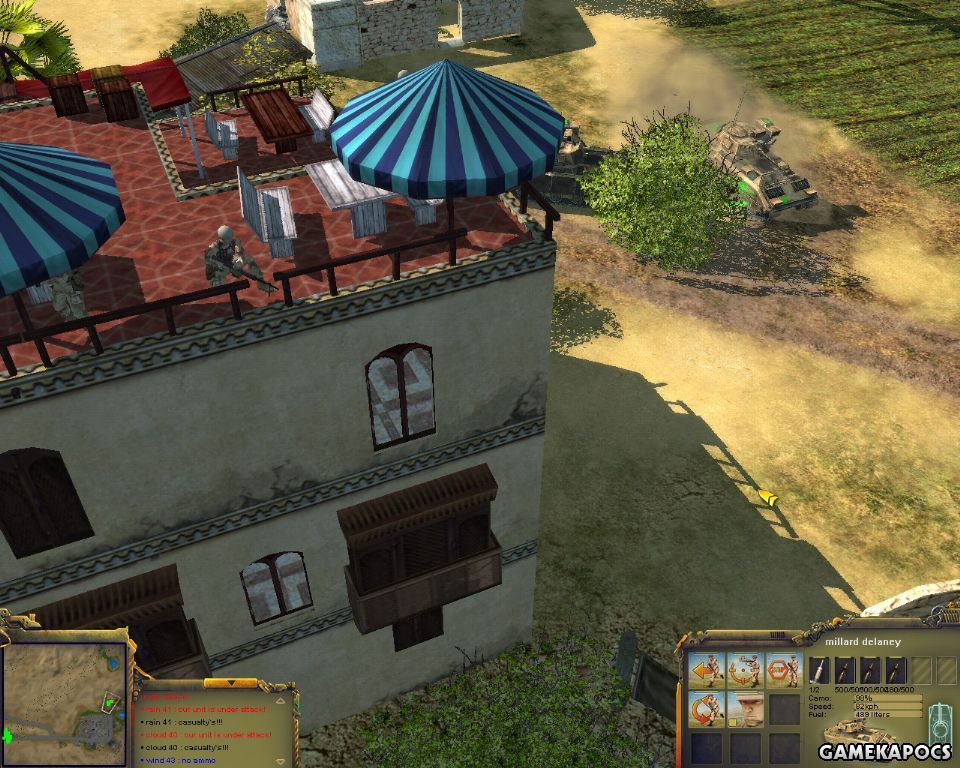Activate the move command with orange arrow
The image size is (960, 768).
click(707, 669)
